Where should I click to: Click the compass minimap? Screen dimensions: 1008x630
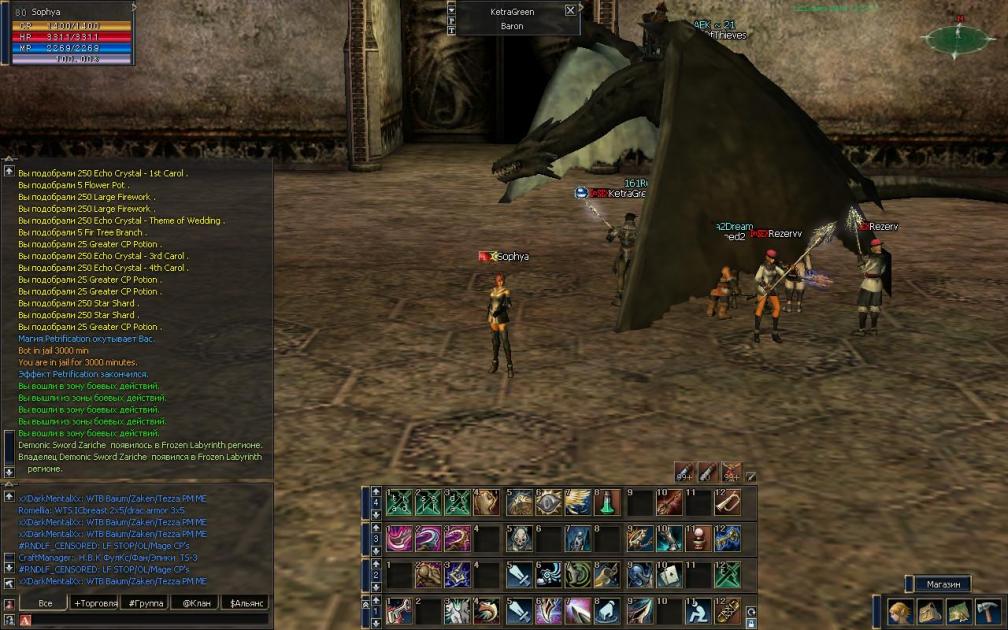(959, 40)
